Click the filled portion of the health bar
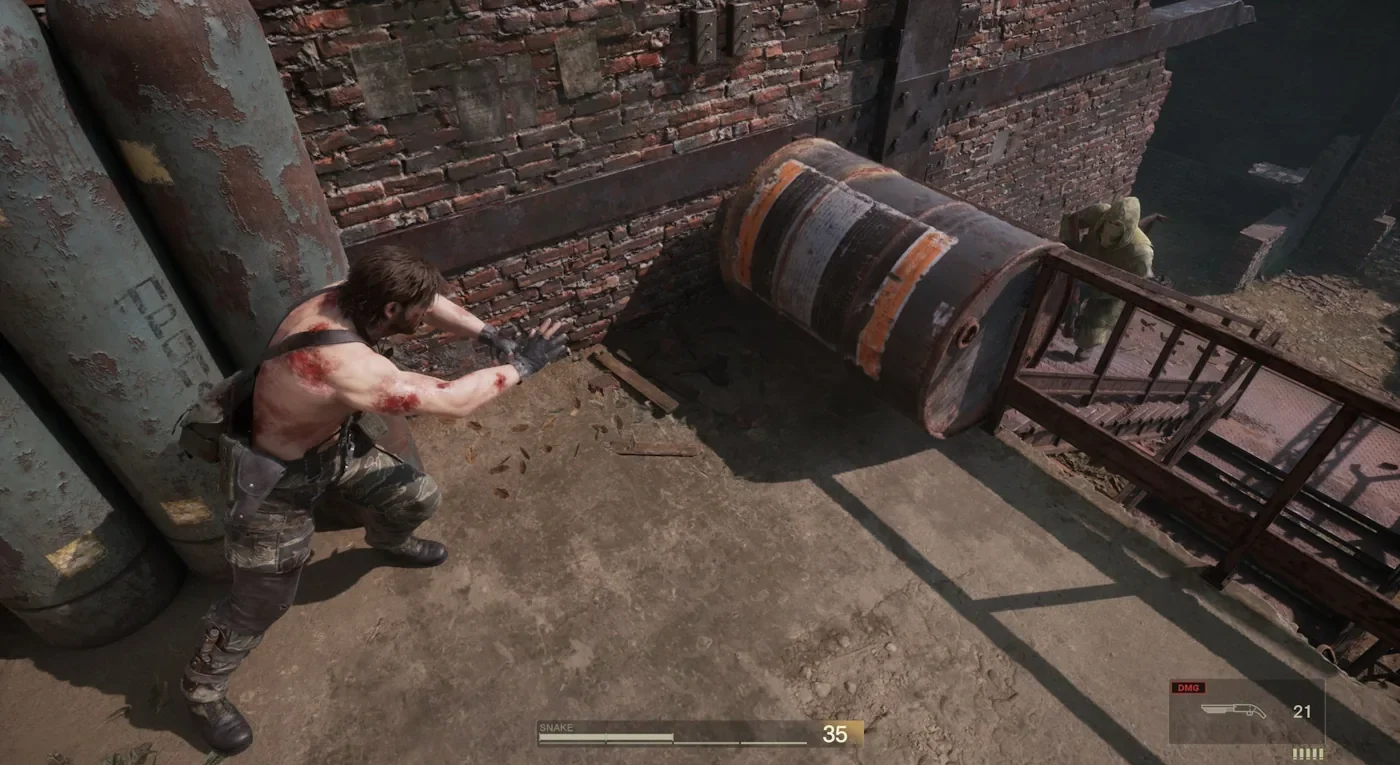This screenshot has width=1400, height=765. 600,737
